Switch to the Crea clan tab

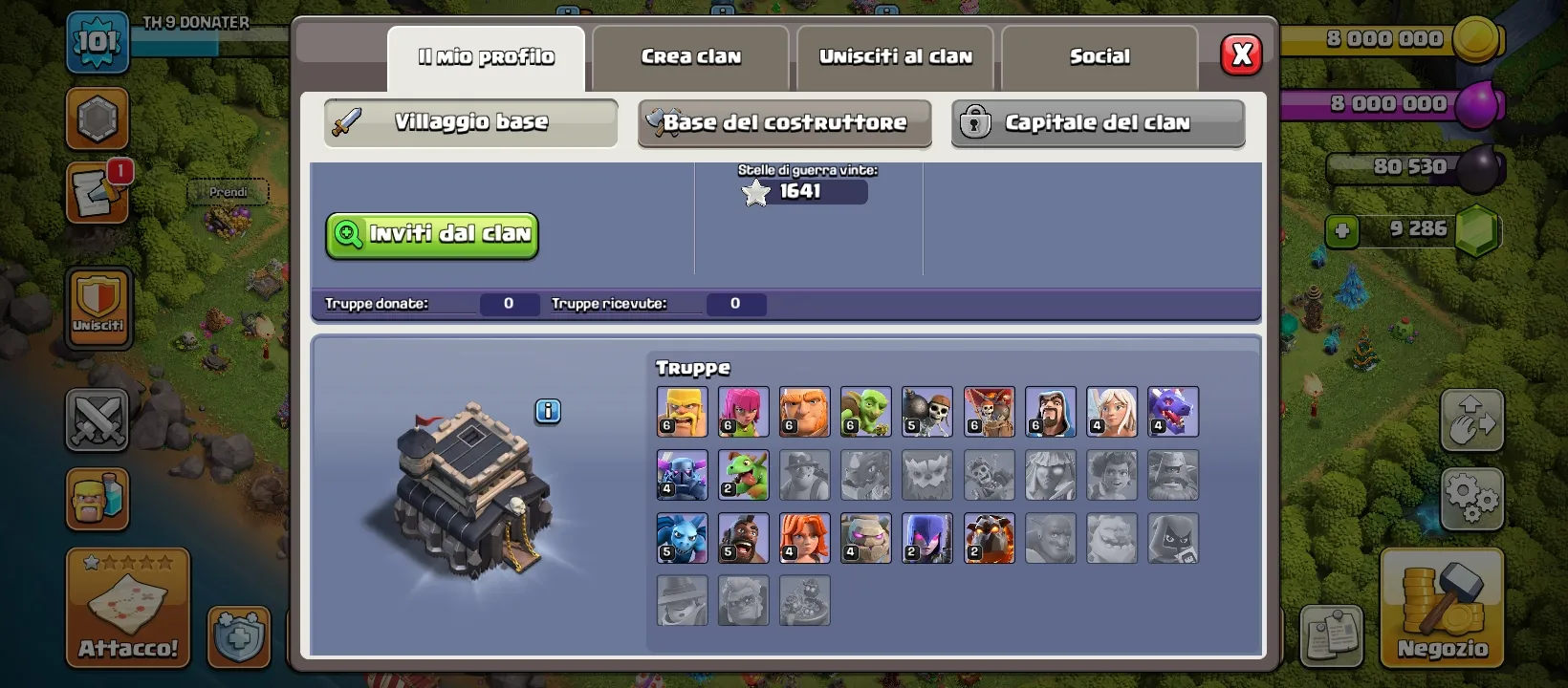pos(690,57)
